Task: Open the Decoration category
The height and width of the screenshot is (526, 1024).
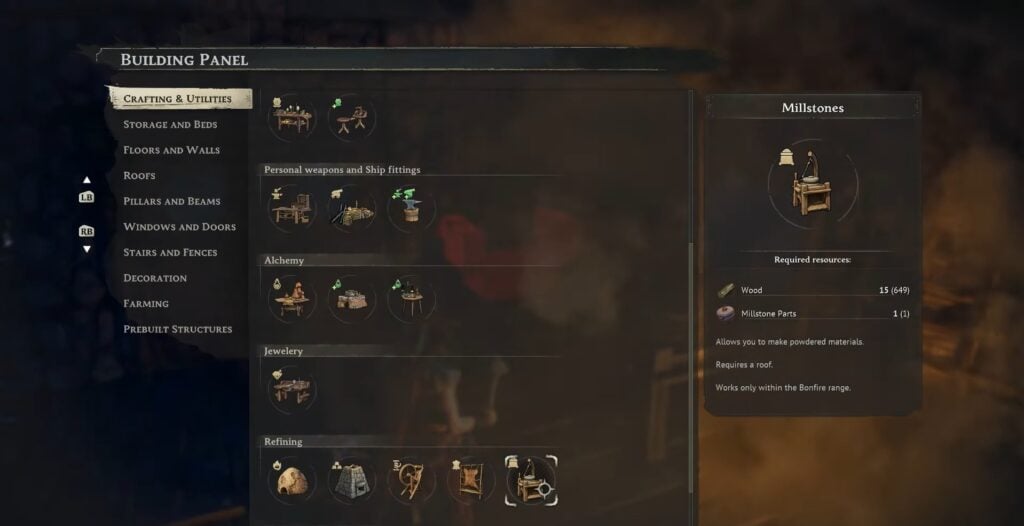Action: tap(155, 278)
